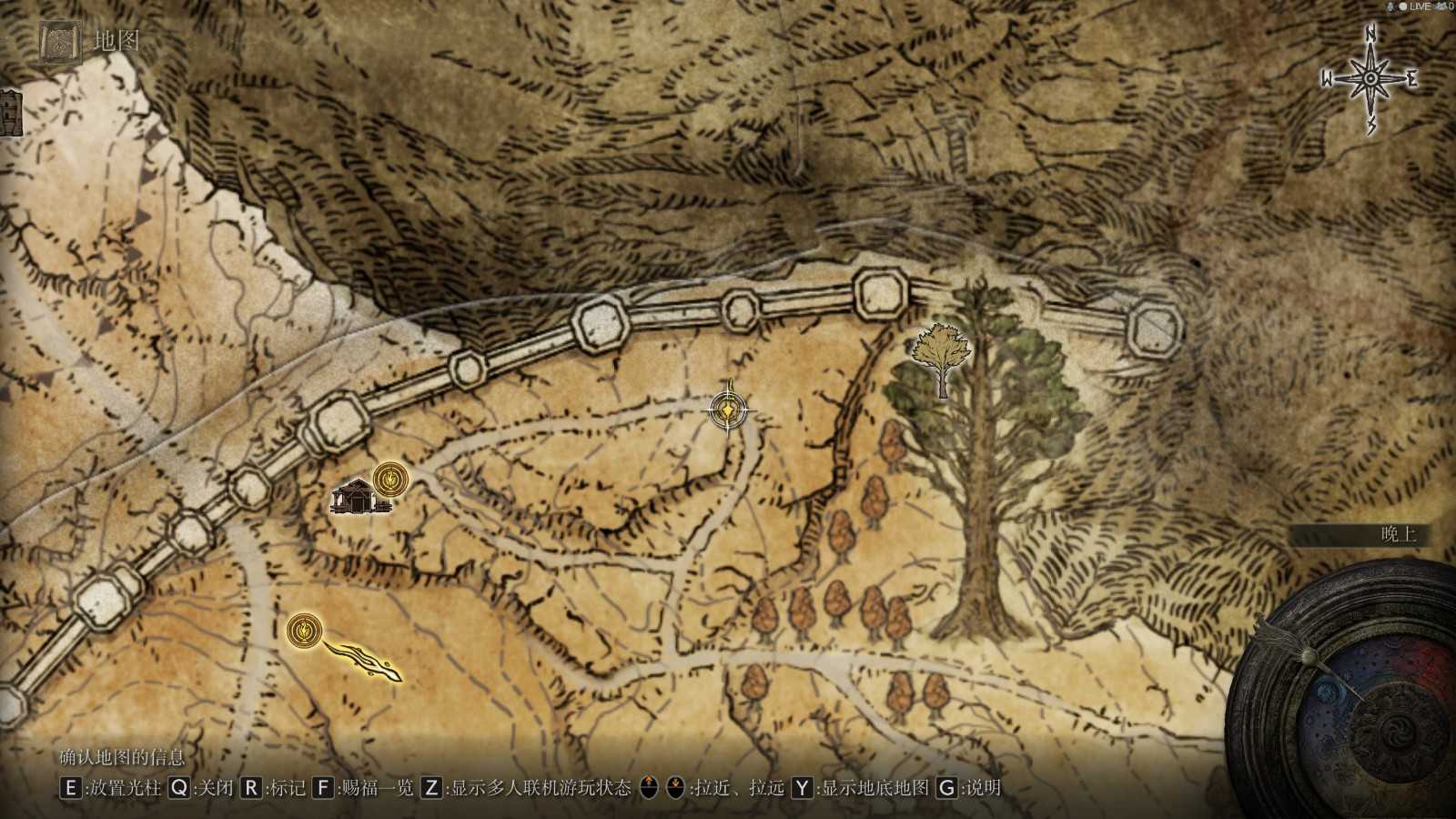Screen dimensions: 1456x819
Task: Click the compass rose
Action: (1370, 79)
